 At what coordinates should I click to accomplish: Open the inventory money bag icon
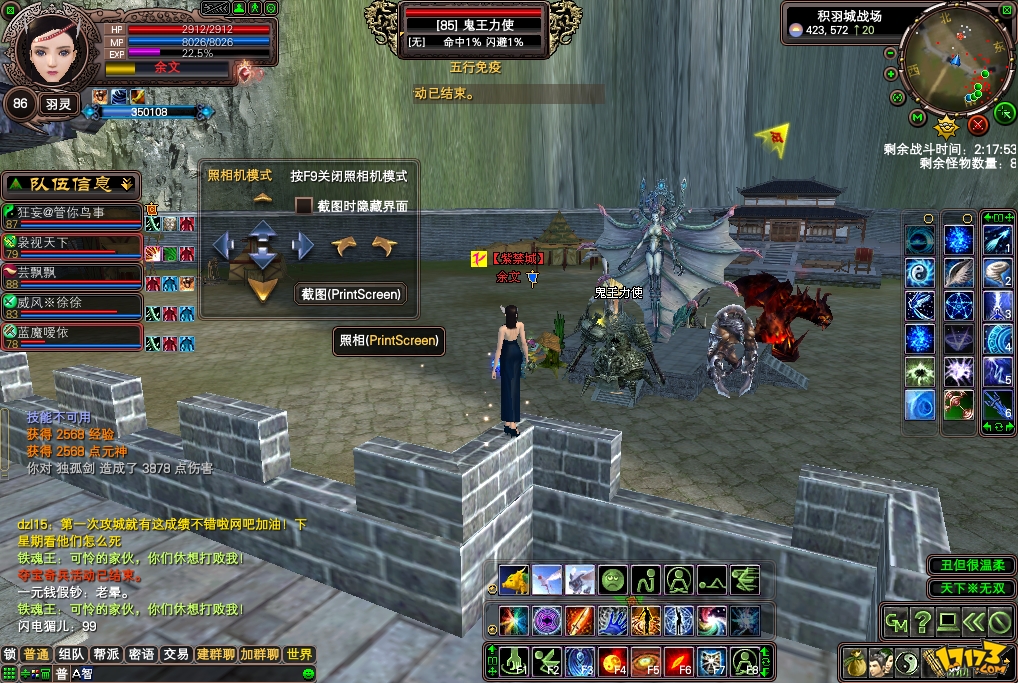pyautogui.click(x=854, y=661)
